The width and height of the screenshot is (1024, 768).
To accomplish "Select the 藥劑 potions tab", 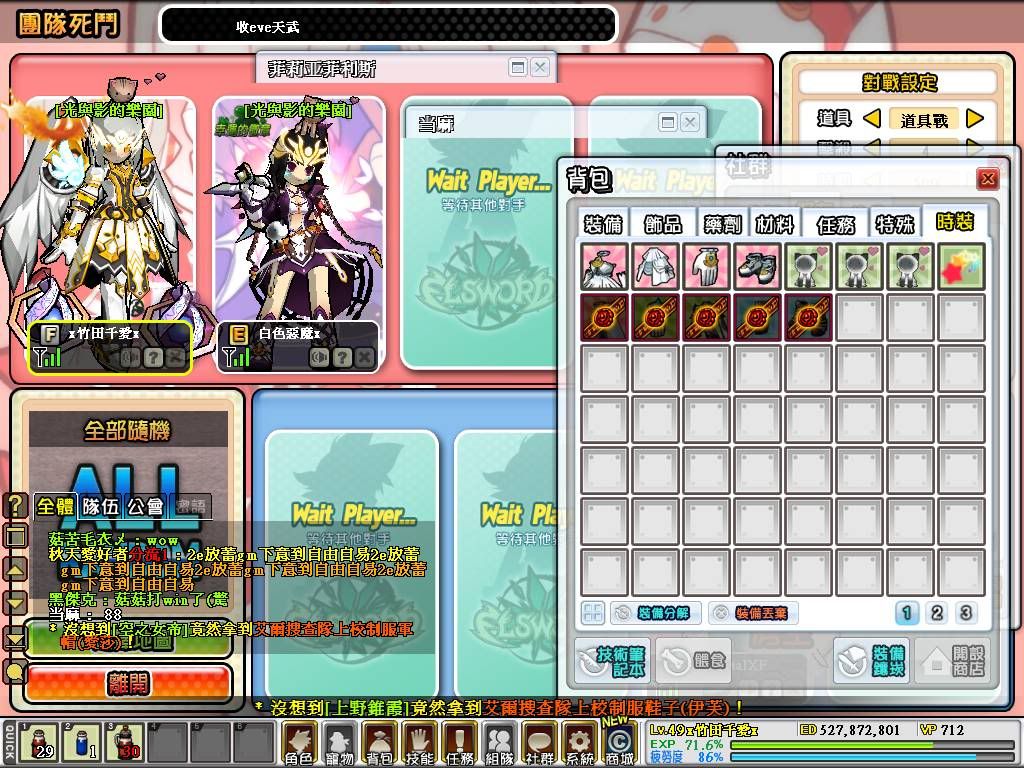I will tap(721, 224).
